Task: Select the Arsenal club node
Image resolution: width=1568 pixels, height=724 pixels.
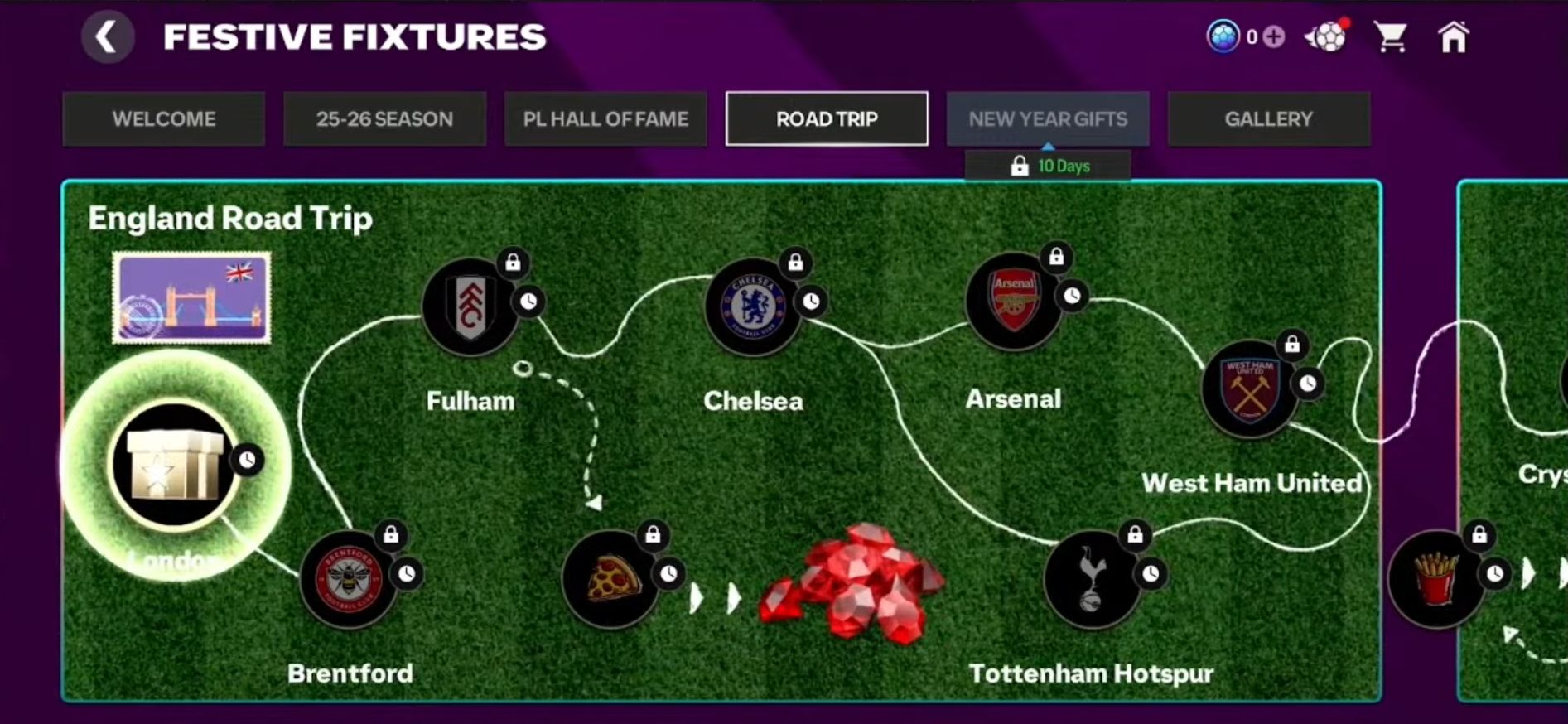Action: (x=1013, y=302)
